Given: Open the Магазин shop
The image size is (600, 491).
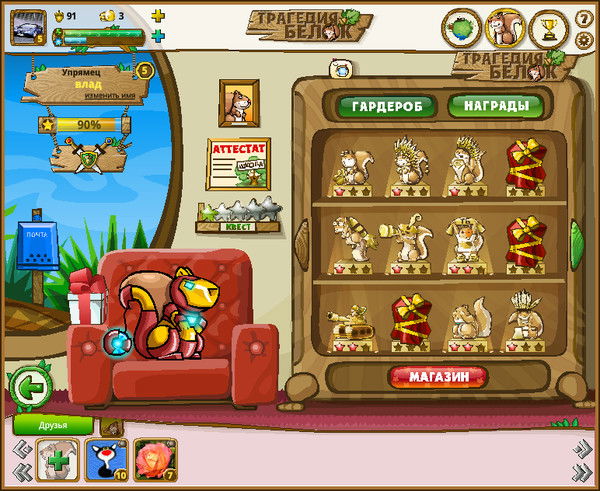Looking at the screenshot, I should click(439, 376).
